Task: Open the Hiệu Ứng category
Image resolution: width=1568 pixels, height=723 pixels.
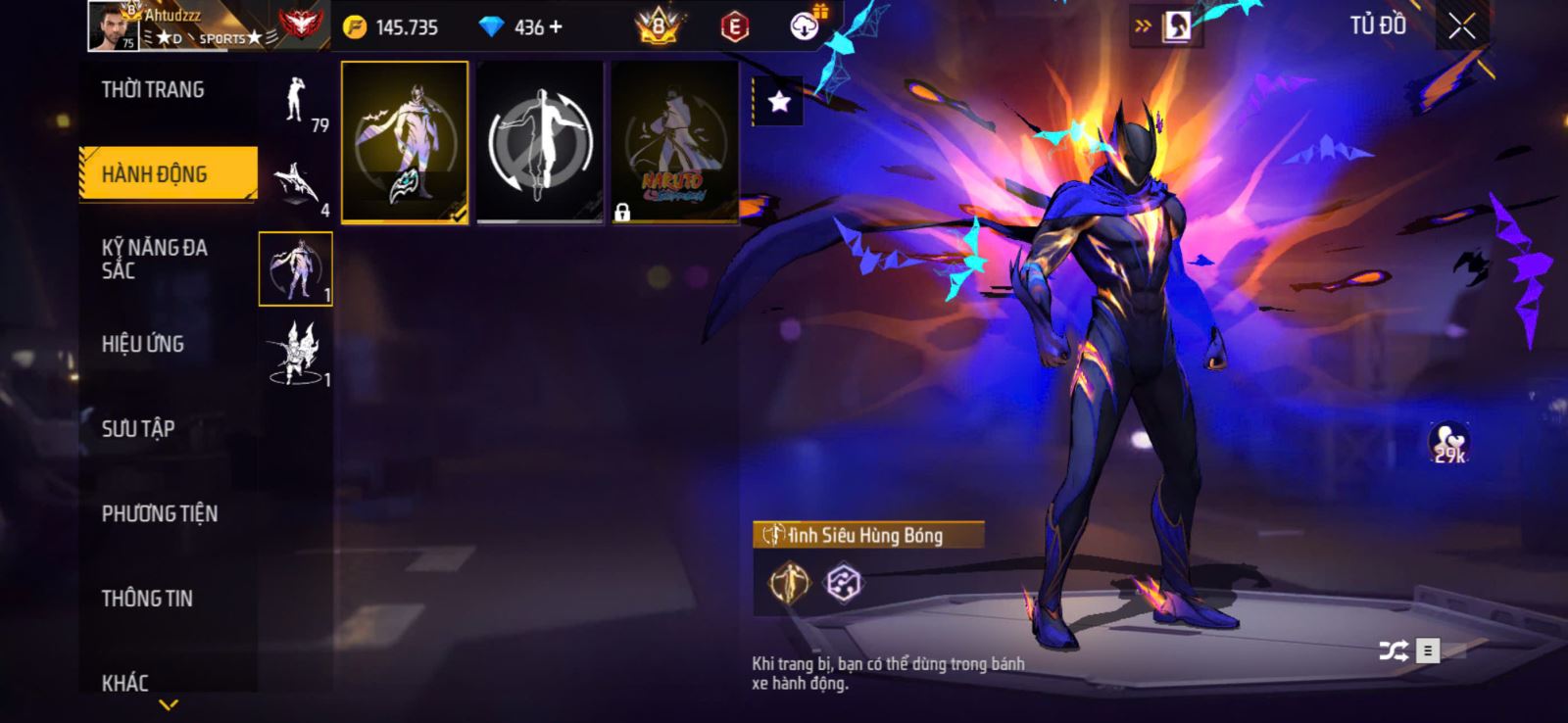Action: point(143,344)
